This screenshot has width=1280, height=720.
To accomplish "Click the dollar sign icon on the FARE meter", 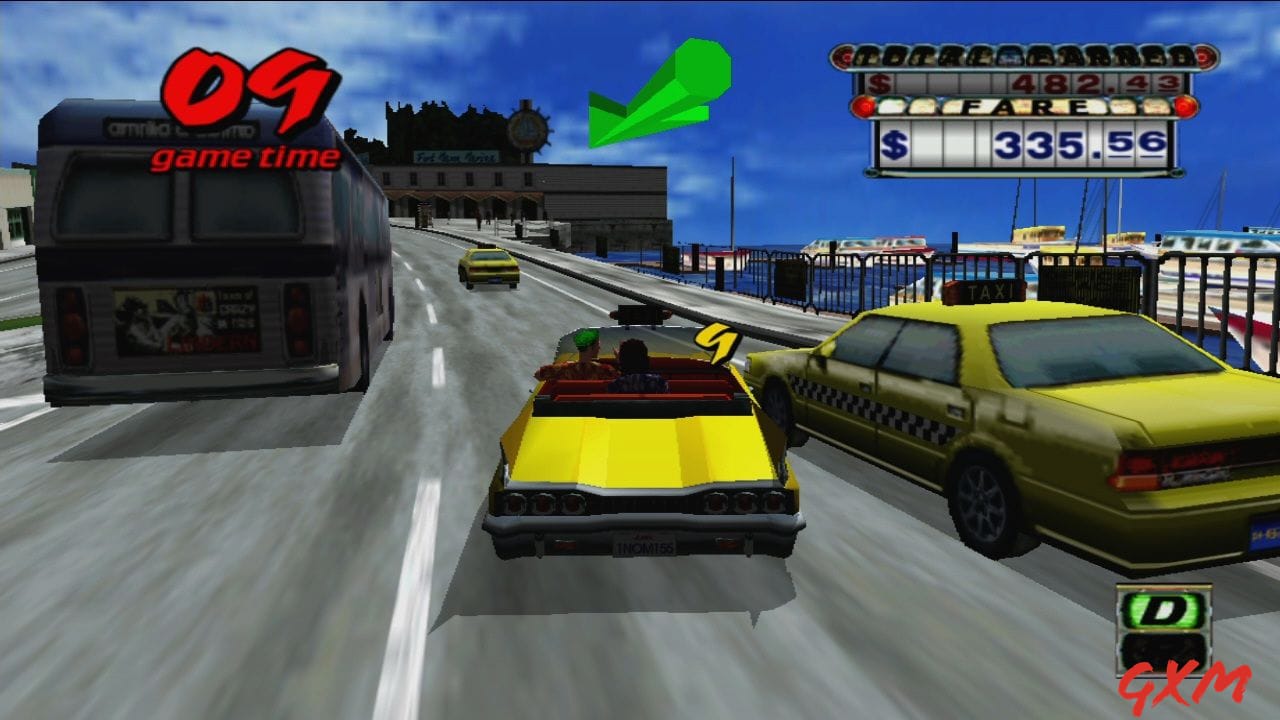I will pos(895,142).
